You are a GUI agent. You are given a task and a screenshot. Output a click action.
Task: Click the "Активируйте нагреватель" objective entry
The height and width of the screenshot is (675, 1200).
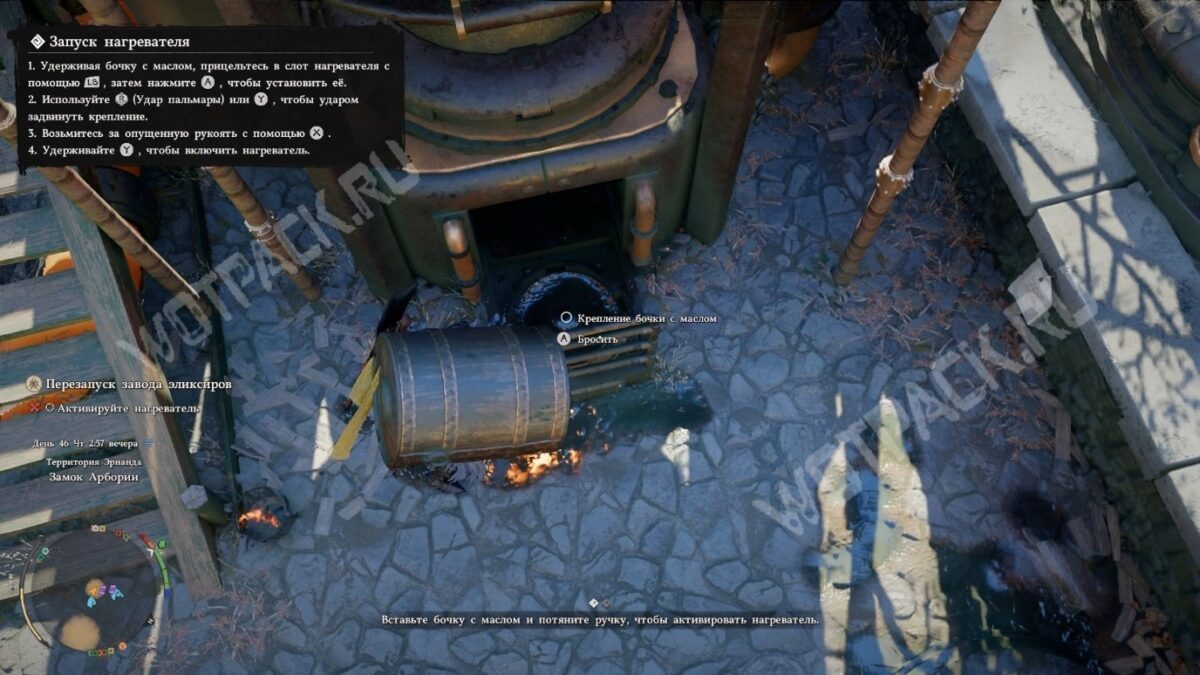[x=128, y=408]
